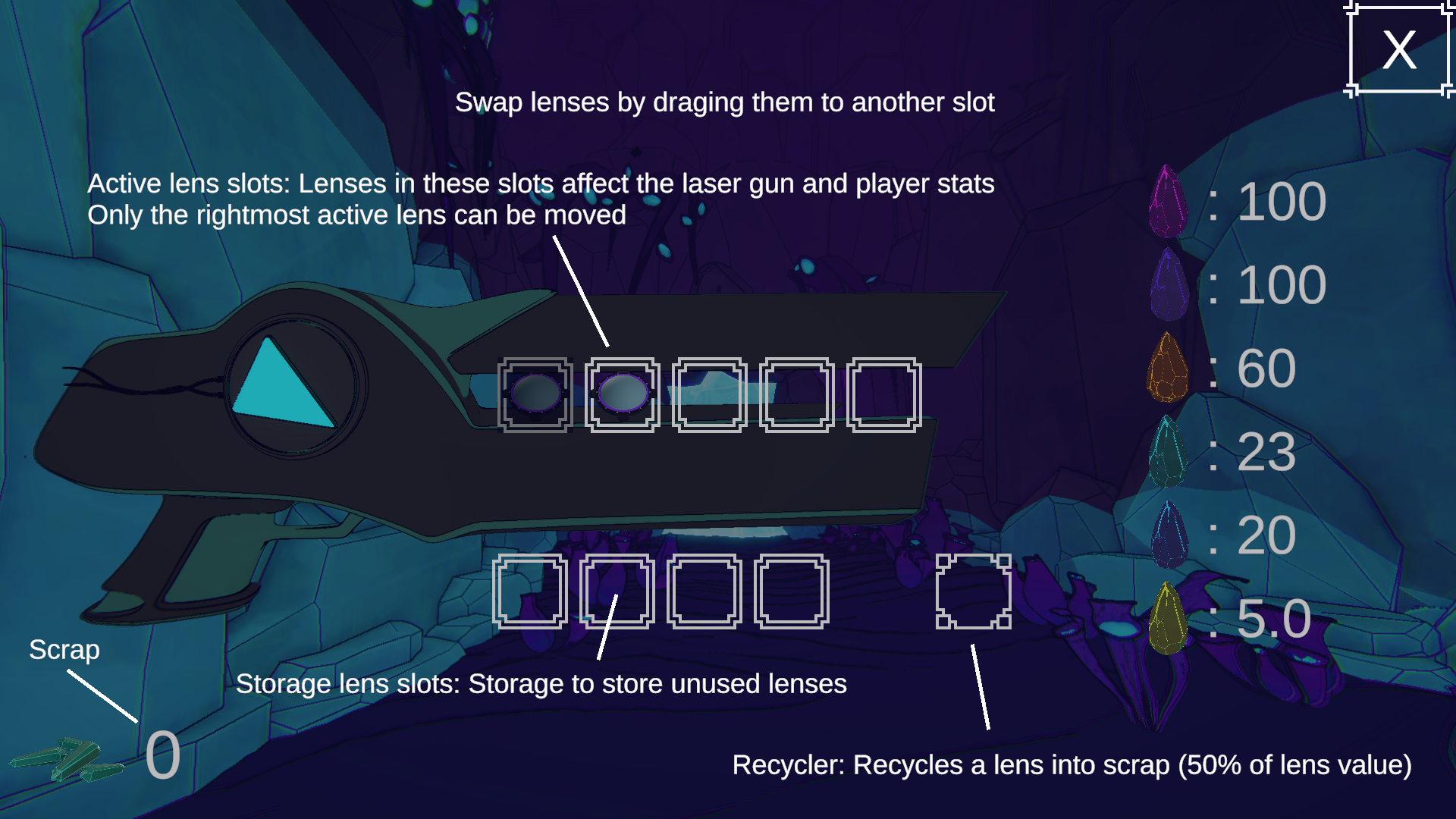Select the leftmost active lens
Screen dimensions: 1456x819
(x=536, y=393)
